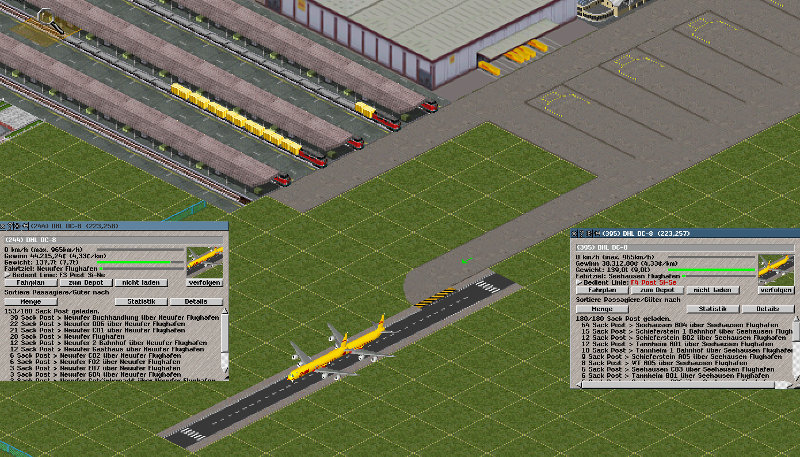Open Fahrplan in the (395) DHL DC-8 window
800x457 pixels.
click(x=601, y=290)
